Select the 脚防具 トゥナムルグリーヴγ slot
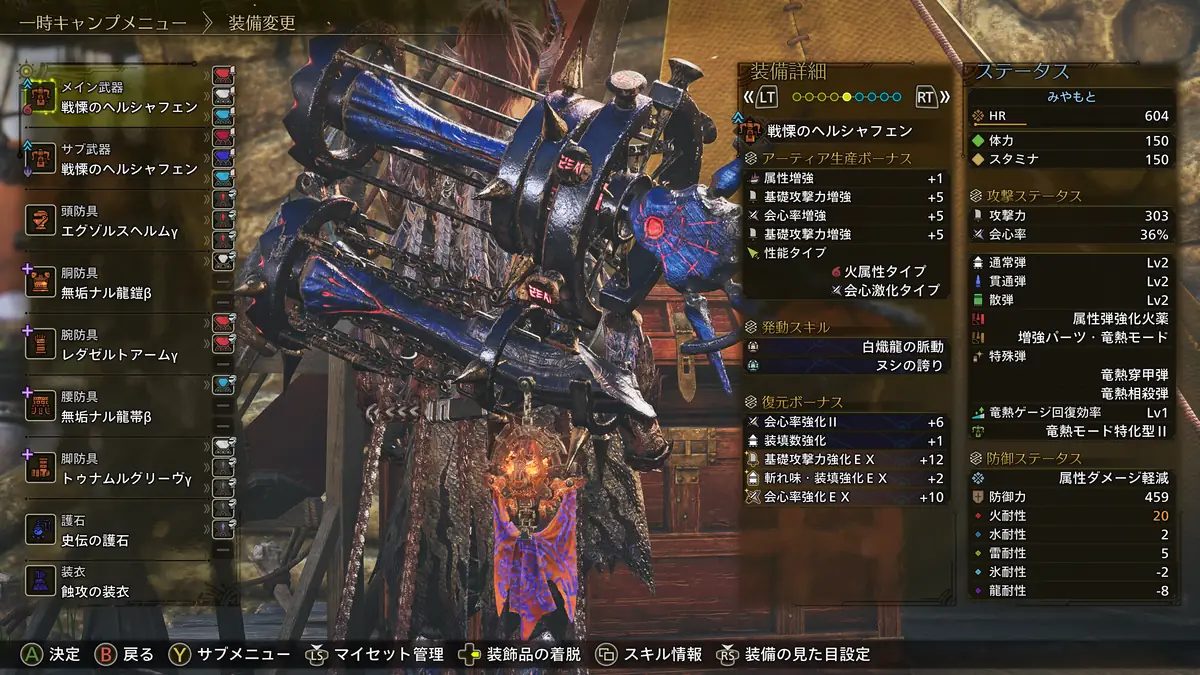The width and height of the screenshot is (1200, 675). (x=115, y=468)
